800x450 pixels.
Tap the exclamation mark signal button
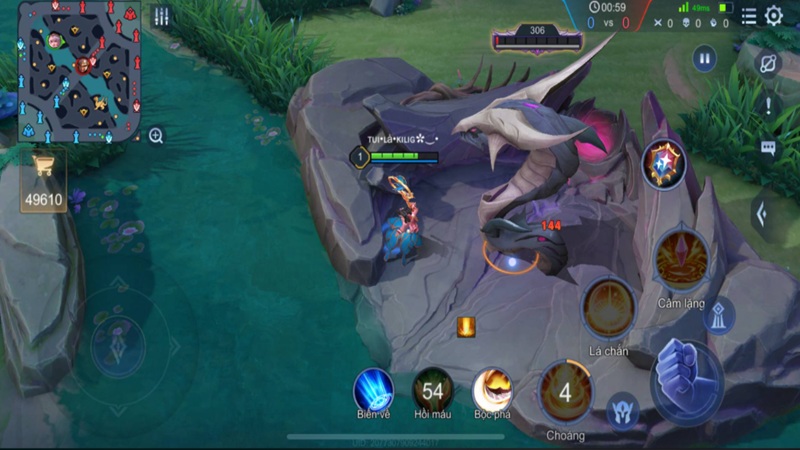(768, 105)
